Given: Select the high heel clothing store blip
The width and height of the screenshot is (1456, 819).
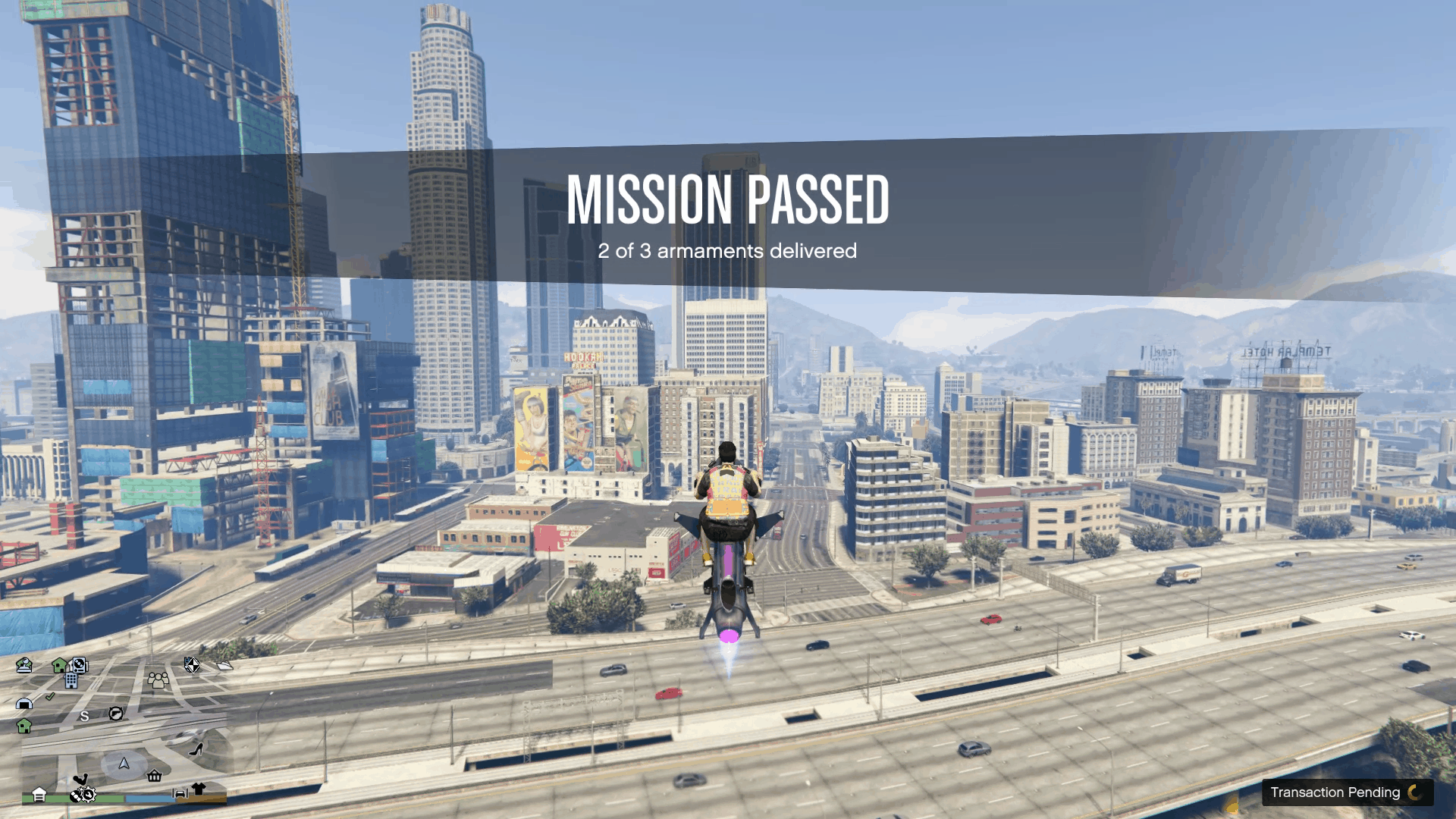Looking at the screenshot, I should click(x=195, y=749).
